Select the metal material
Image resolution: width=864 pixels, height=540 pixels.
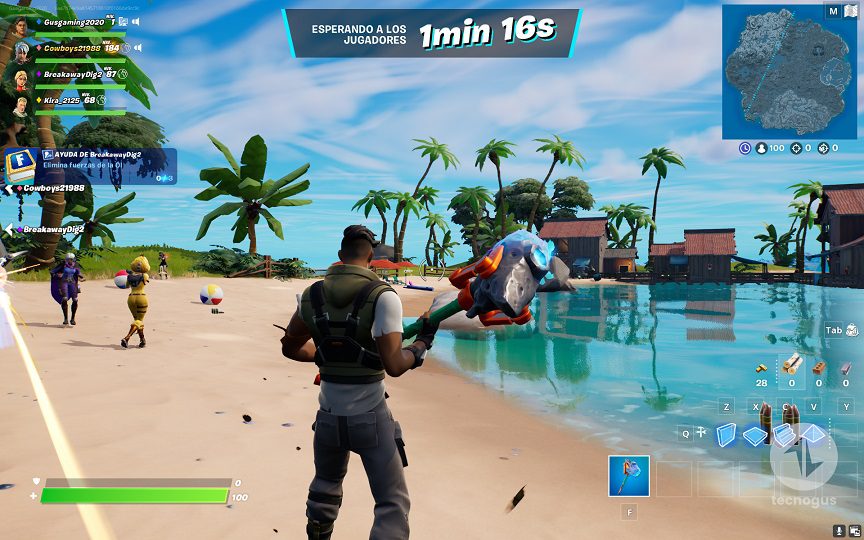[x=846, y=367]
